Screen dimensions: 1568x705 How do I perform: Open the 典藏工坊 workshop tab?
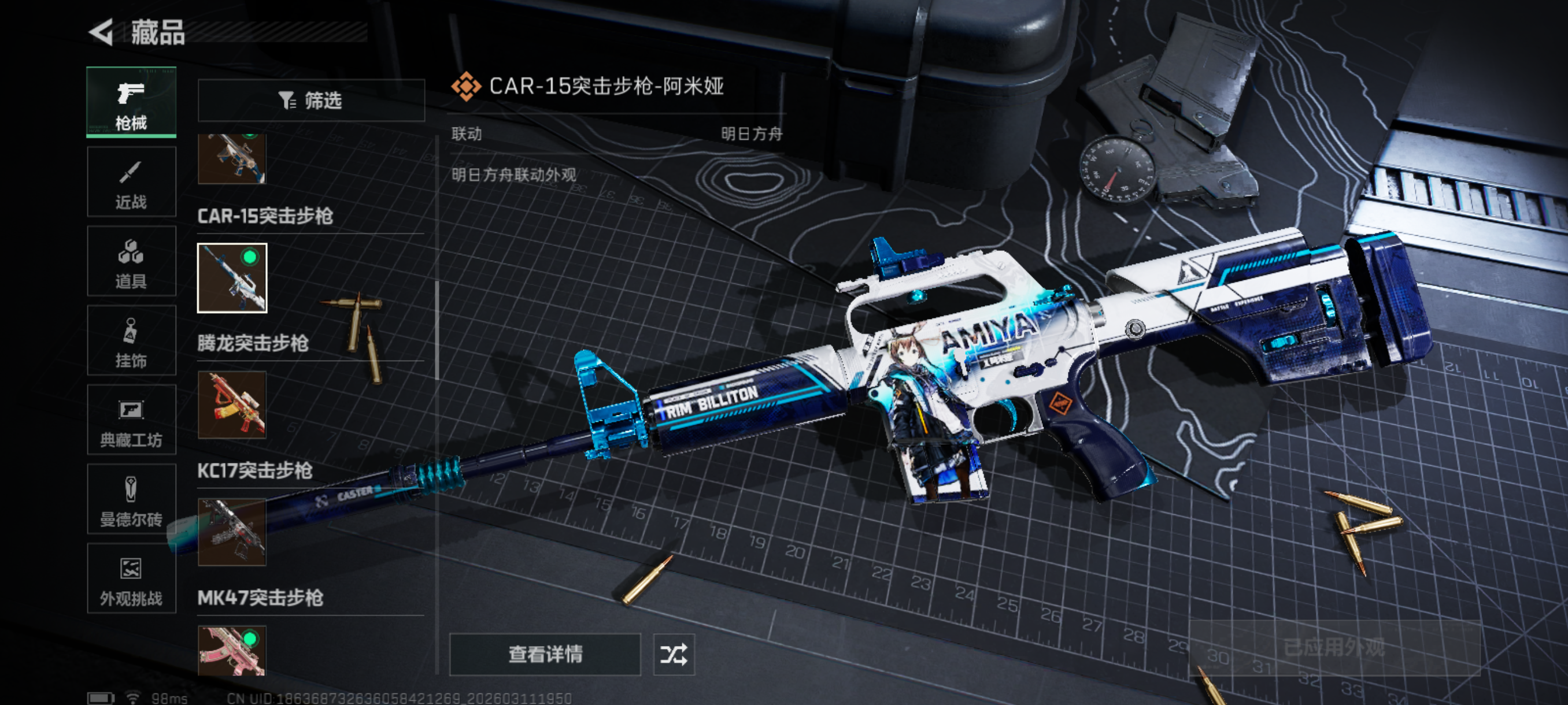coord(131,420)
